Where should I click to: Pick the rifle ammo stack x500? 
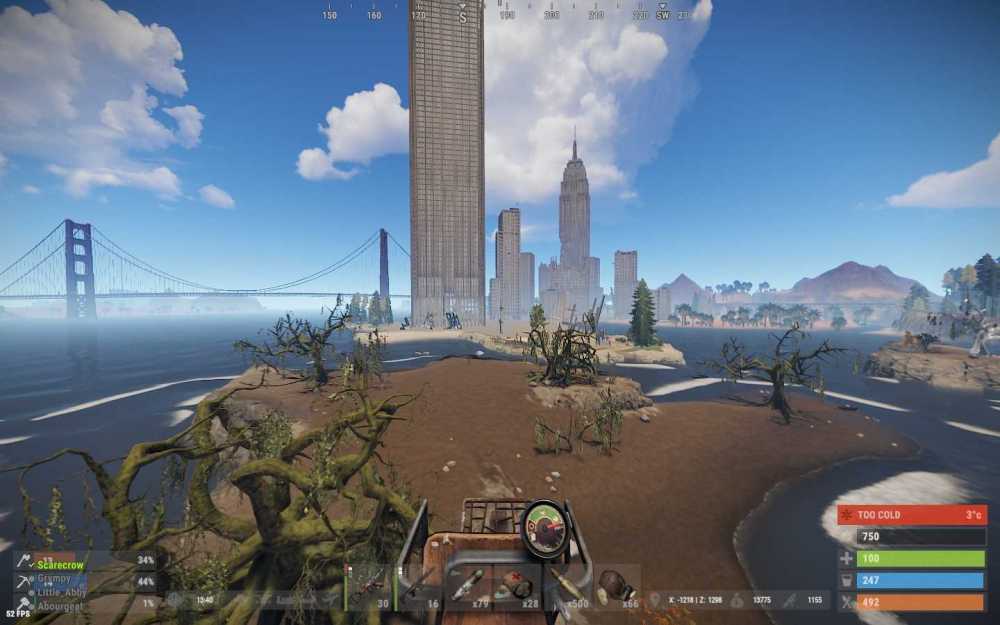coord(567,587)
